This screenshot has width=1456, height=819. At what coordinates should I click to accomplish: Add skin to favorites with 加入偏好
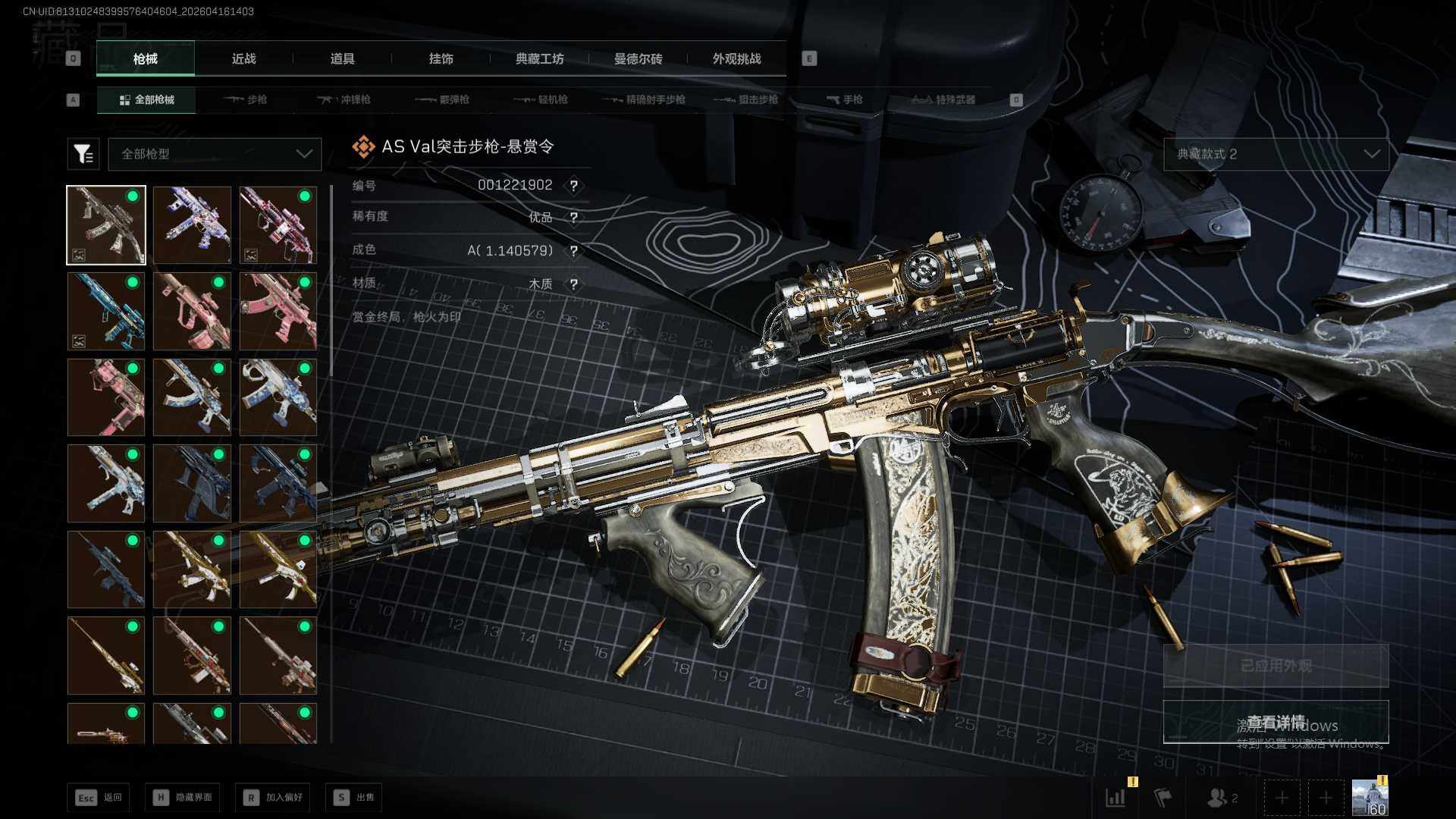tap(273, 797)
